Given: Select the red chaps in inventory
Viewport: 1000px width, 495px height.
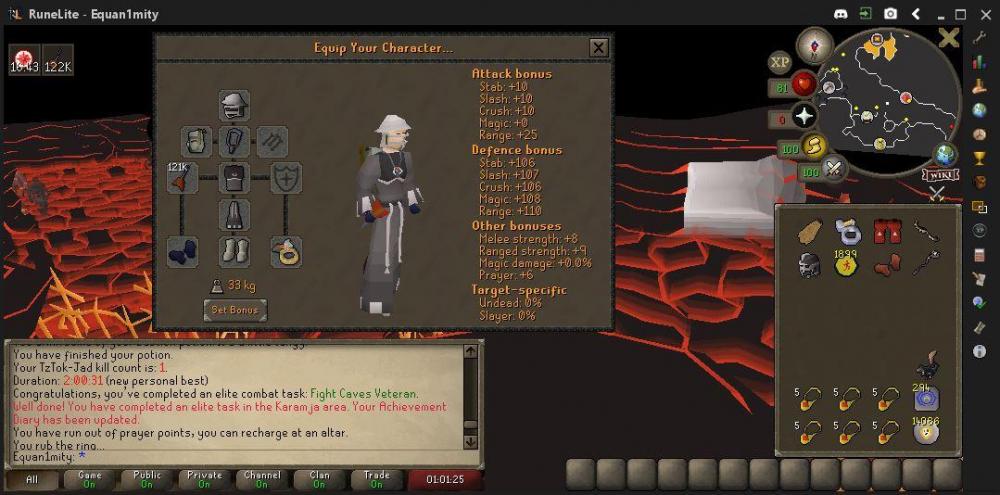Looking at the screenshot, I should 884,232.
